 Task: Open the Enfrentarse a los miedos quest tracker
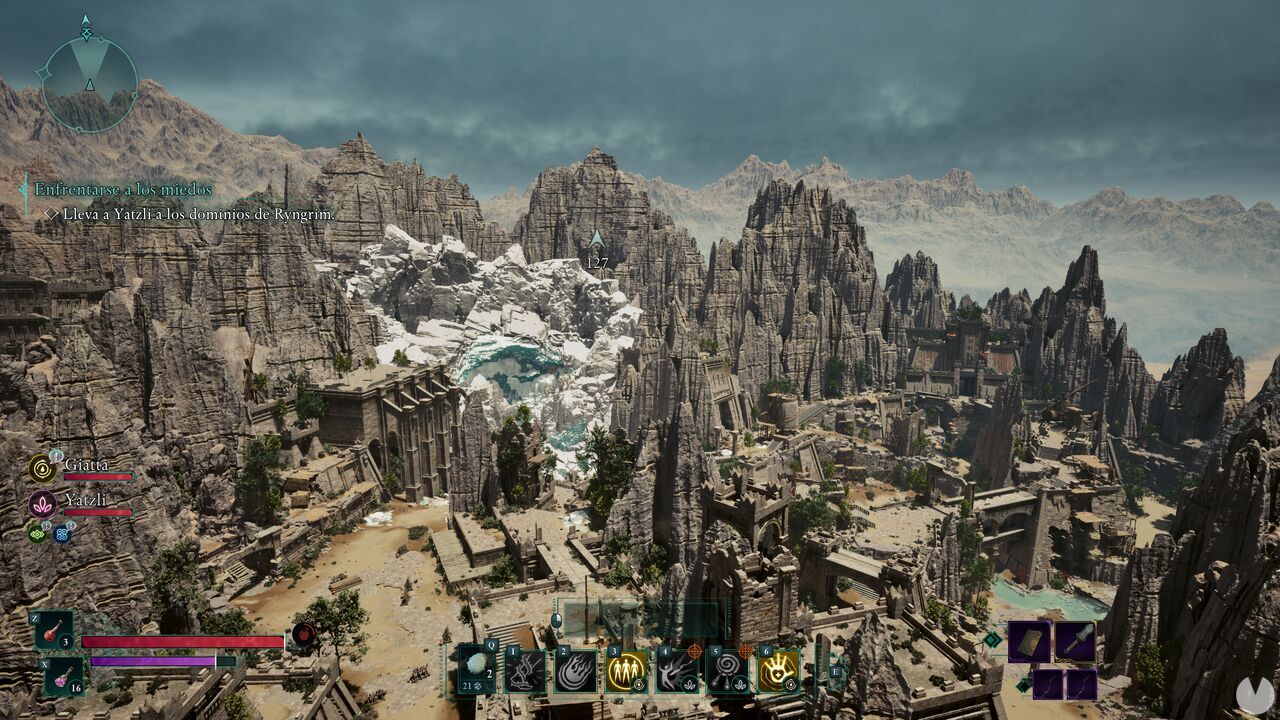coord(123,189)
